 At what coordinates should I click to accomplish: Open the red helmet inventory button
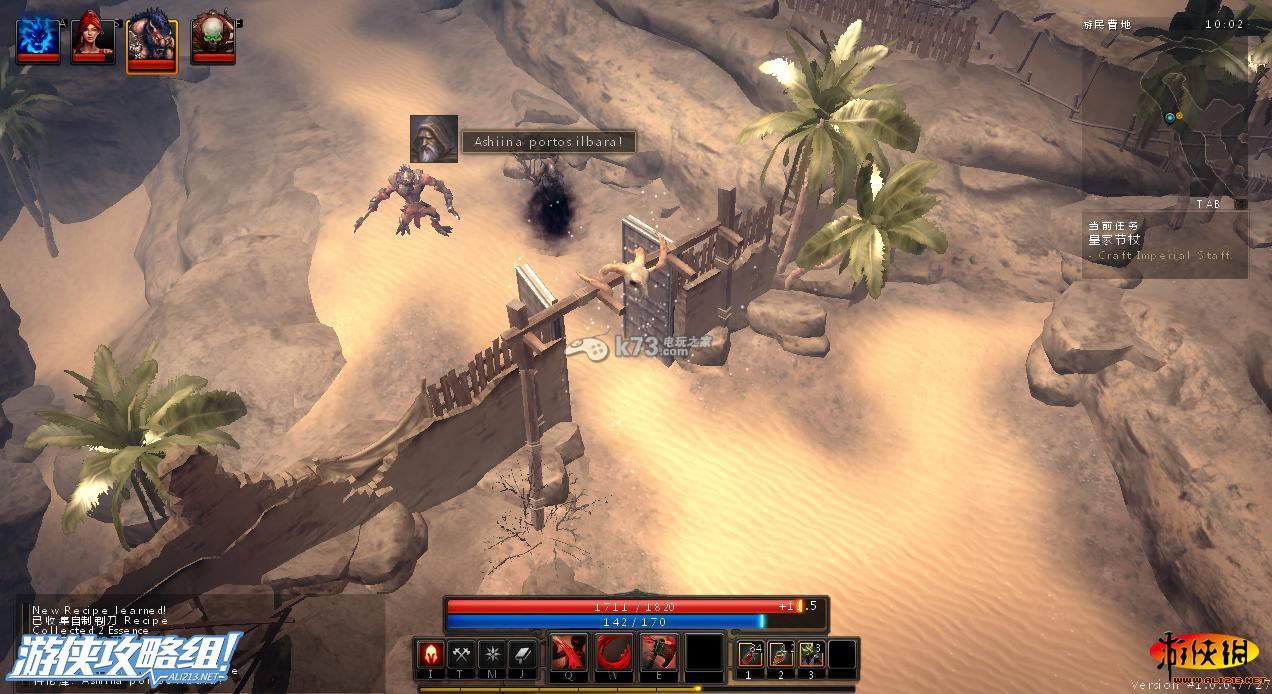431,654
